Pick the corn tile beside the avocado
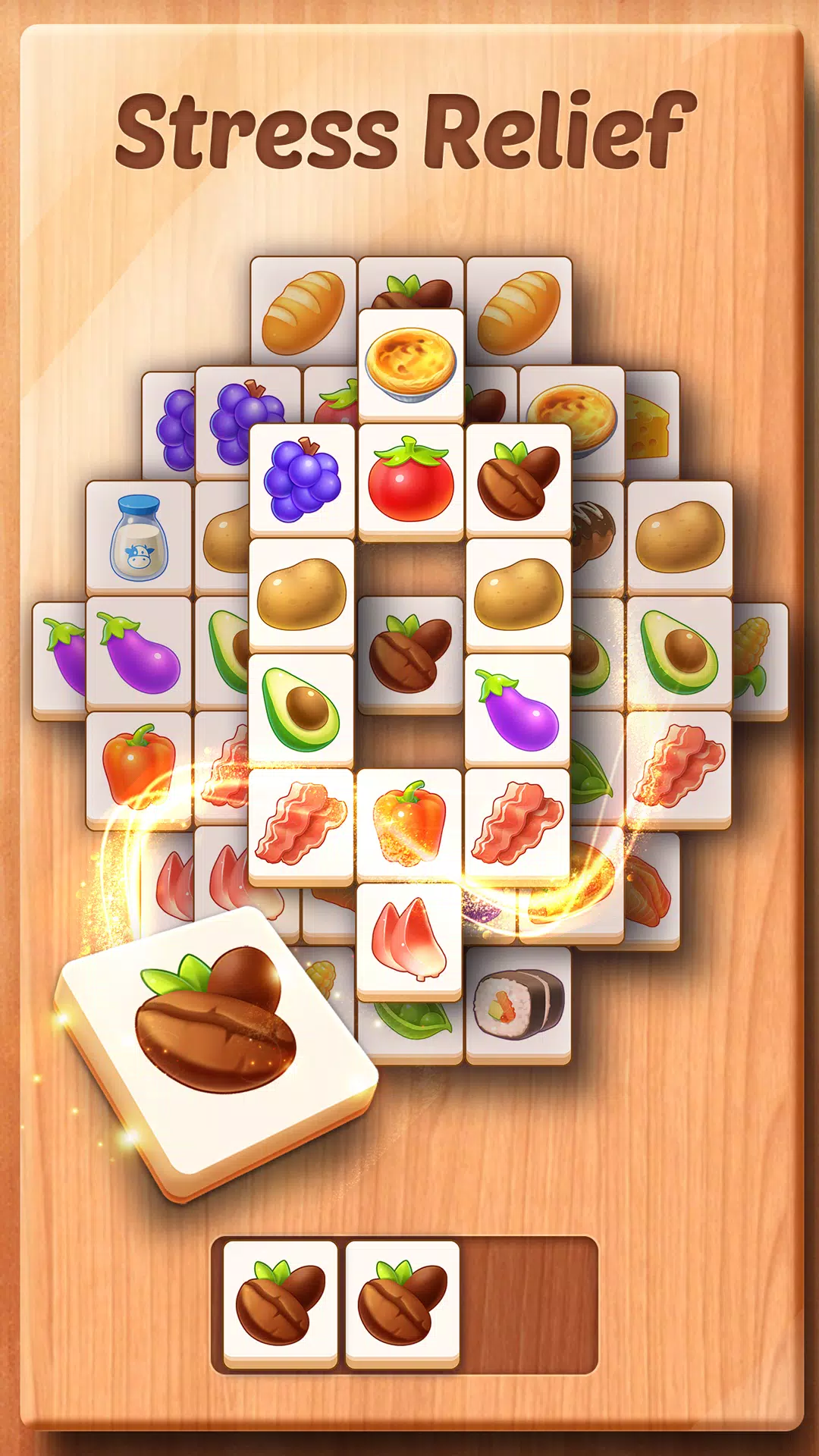Image resolution: width=819 pixels, height=1456 pixels. [758, 657]
